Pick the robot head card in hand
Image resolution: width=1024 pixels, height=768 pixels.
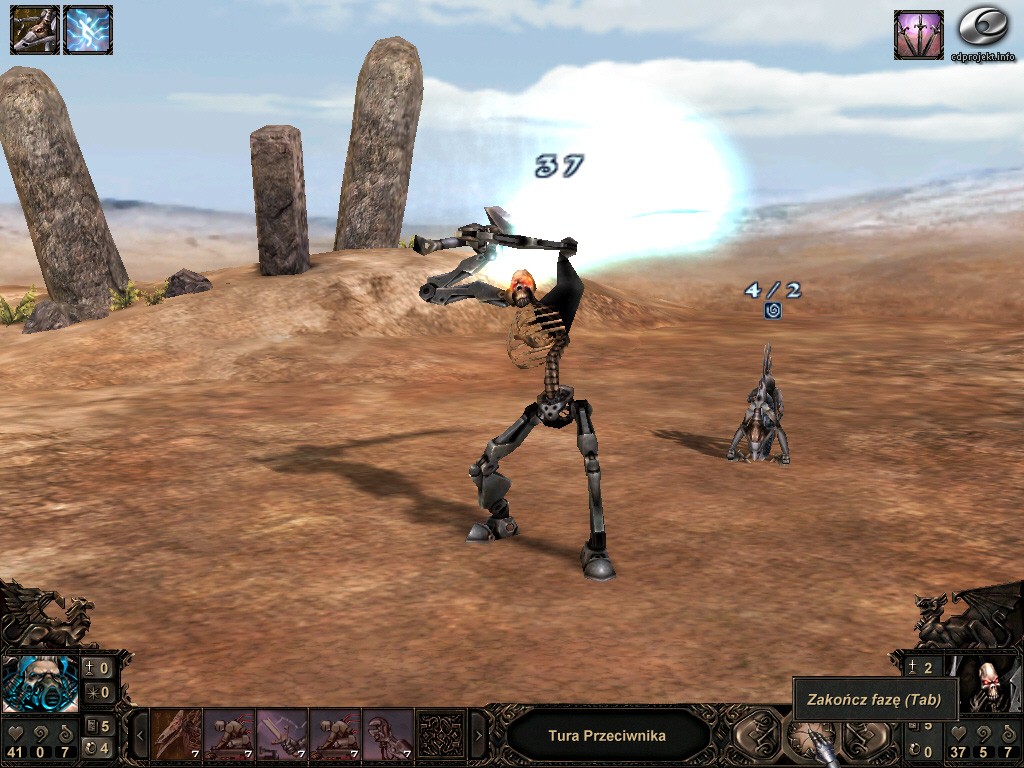pos(387,736)
